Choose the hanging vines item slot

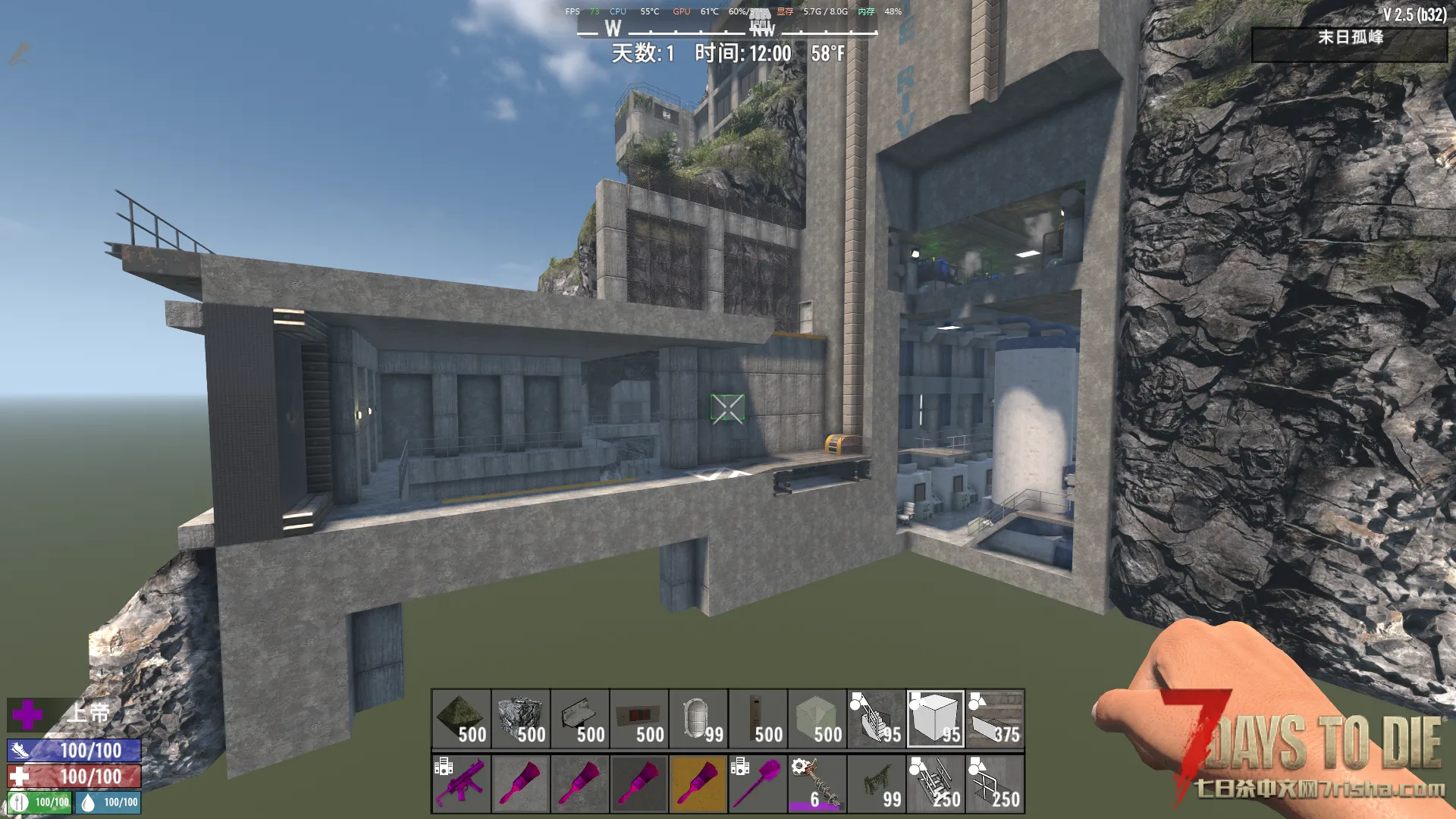pyautogui.click(x=876, y=783)
